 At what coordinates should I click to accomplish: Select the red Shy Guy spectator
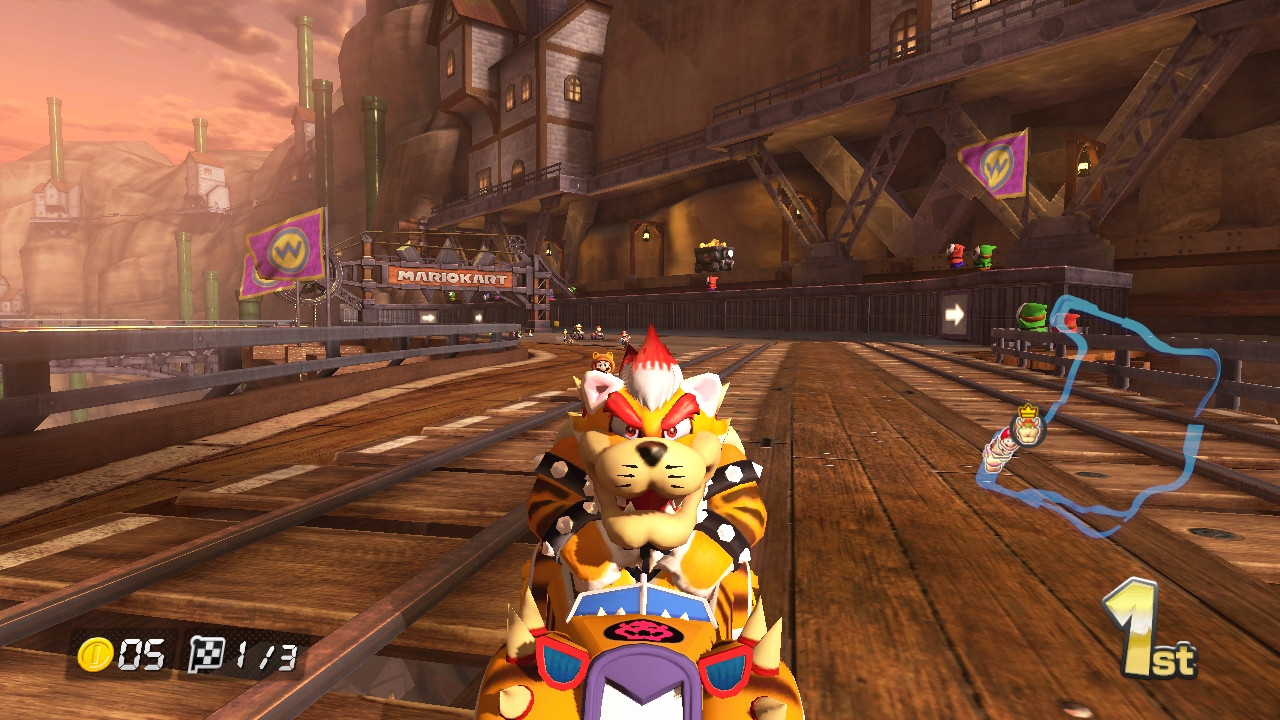pyautogui.click(x=712, y=282)
